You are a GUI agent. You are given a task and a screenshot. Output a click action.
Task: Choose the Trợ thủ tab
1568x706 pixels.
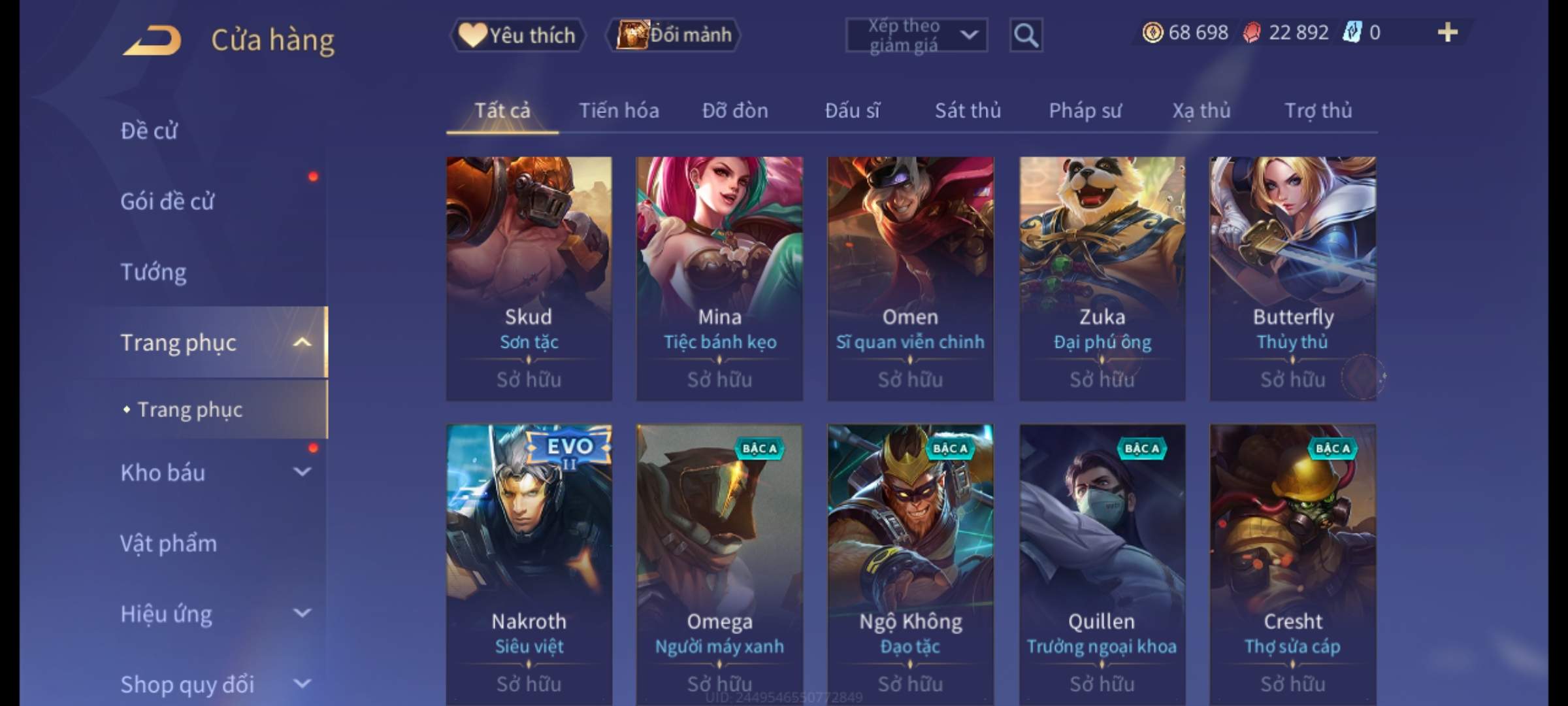[x=1318, y=111]
